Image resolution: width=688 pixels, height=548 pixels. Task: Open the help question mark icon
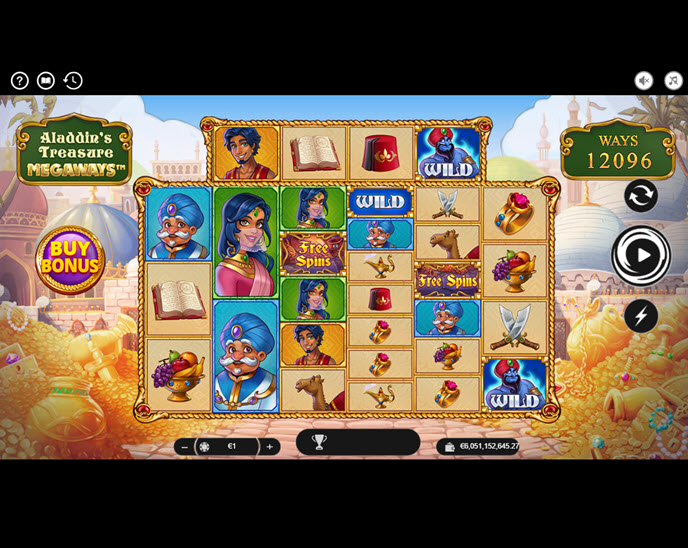click(20, 81)
